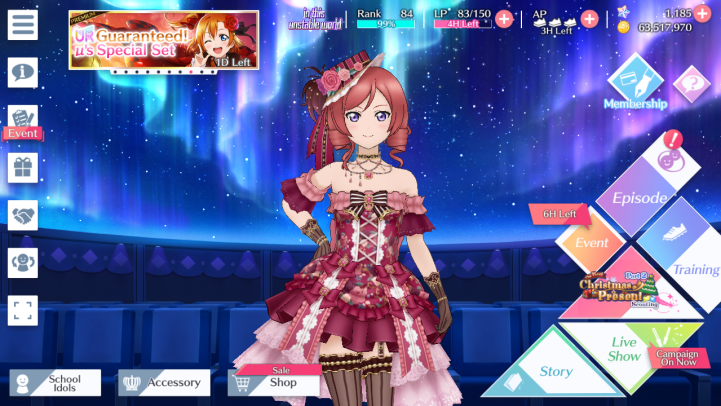Open the info speech-bubble notices
This screenshot has width=721, height=406.
(x=22, y=71)
